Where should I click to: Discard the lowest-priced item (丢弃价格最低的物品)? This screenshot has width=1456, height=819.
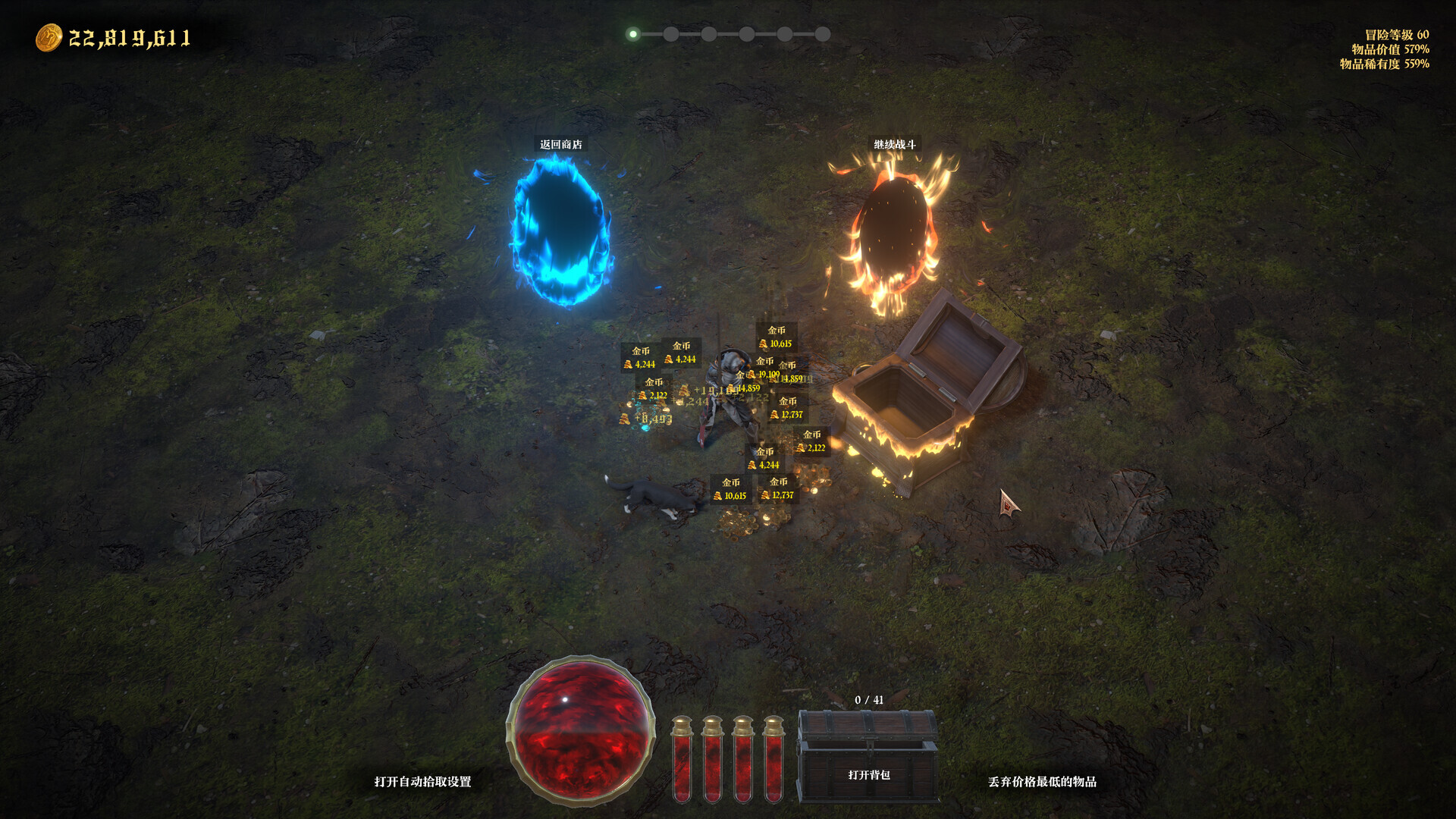click(1042, 781)
